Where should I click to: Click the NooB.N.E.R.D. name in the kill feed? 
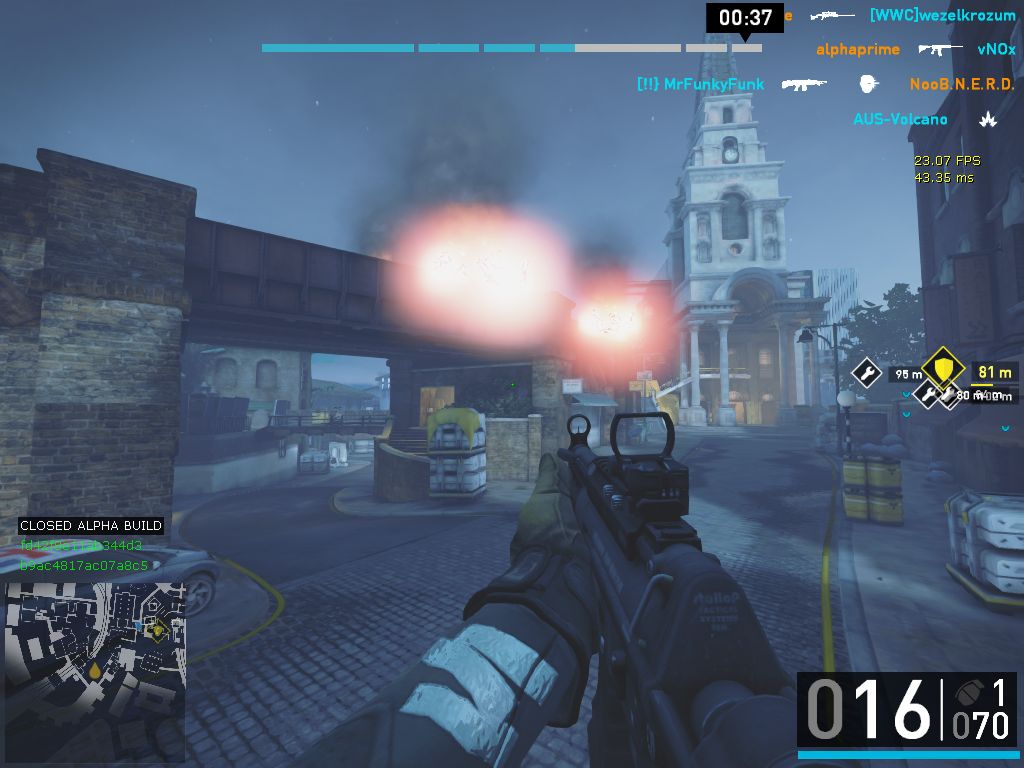[962, 84]
